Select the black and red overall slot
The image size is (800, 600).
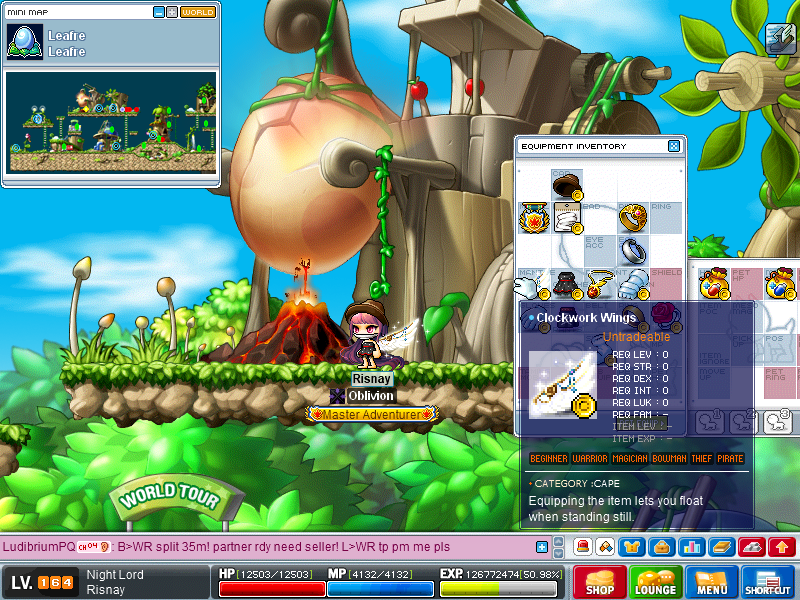click(566, 283)
